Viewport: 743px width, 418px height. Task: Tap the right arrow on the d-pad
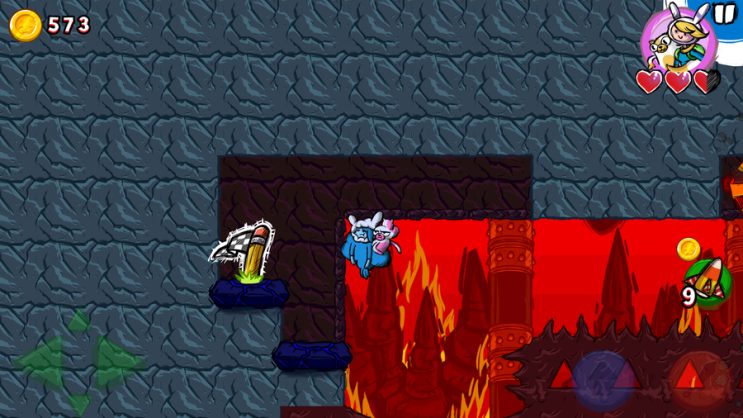tap(117, 361)
